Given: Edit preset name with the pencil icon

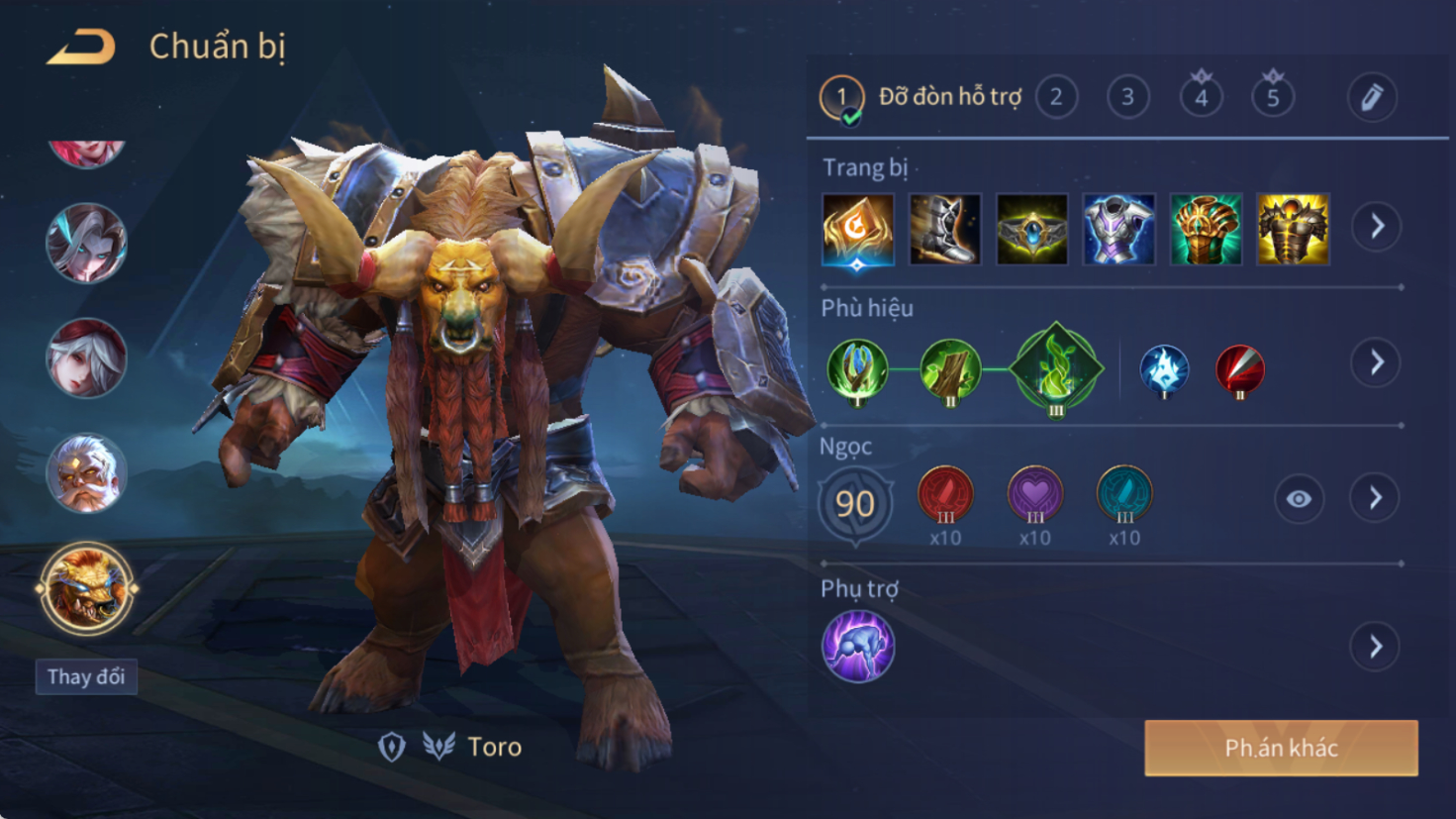Looking at the screenshot, I should coord(1372,97).
